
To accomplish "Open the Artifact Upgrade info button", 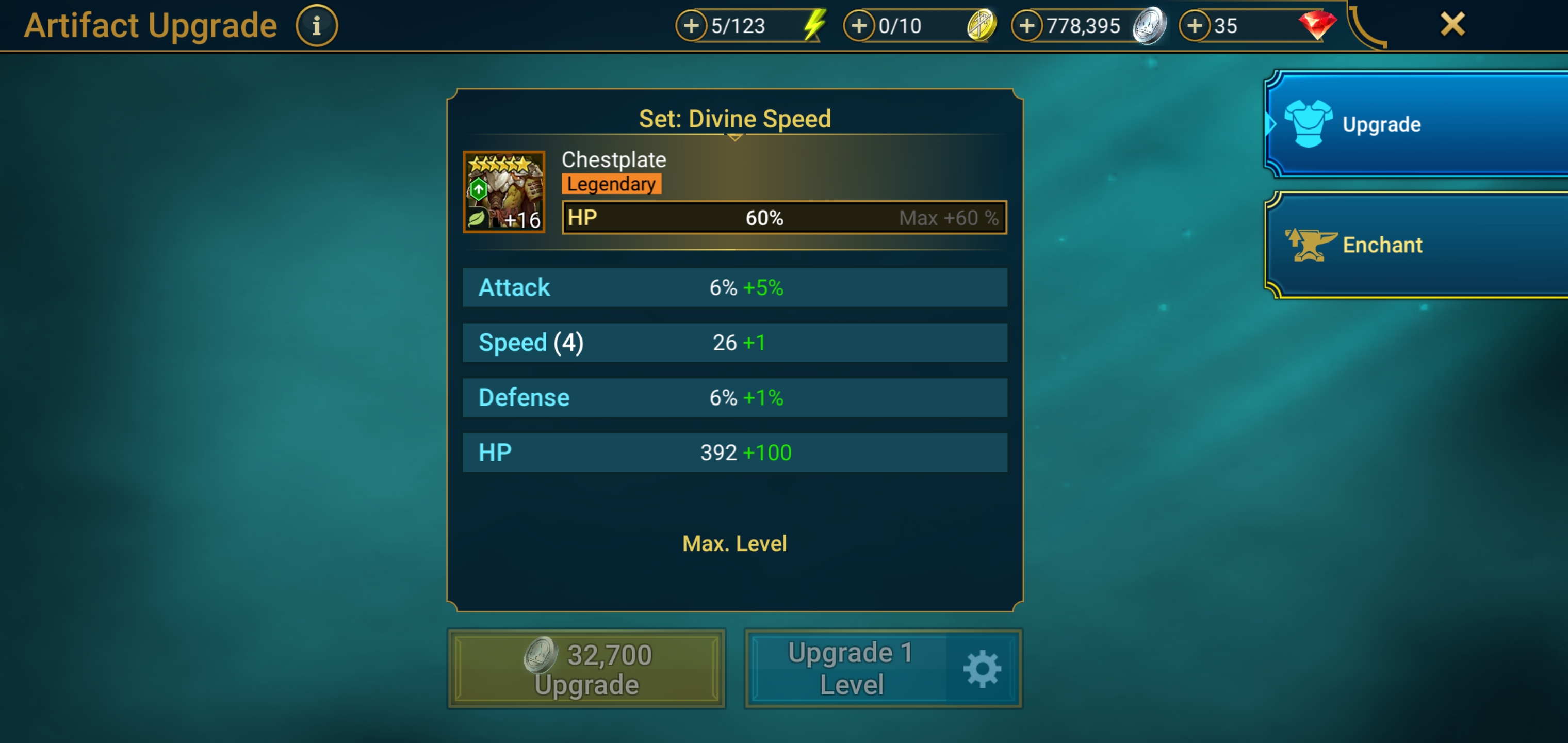I will [x=317, y=26].
